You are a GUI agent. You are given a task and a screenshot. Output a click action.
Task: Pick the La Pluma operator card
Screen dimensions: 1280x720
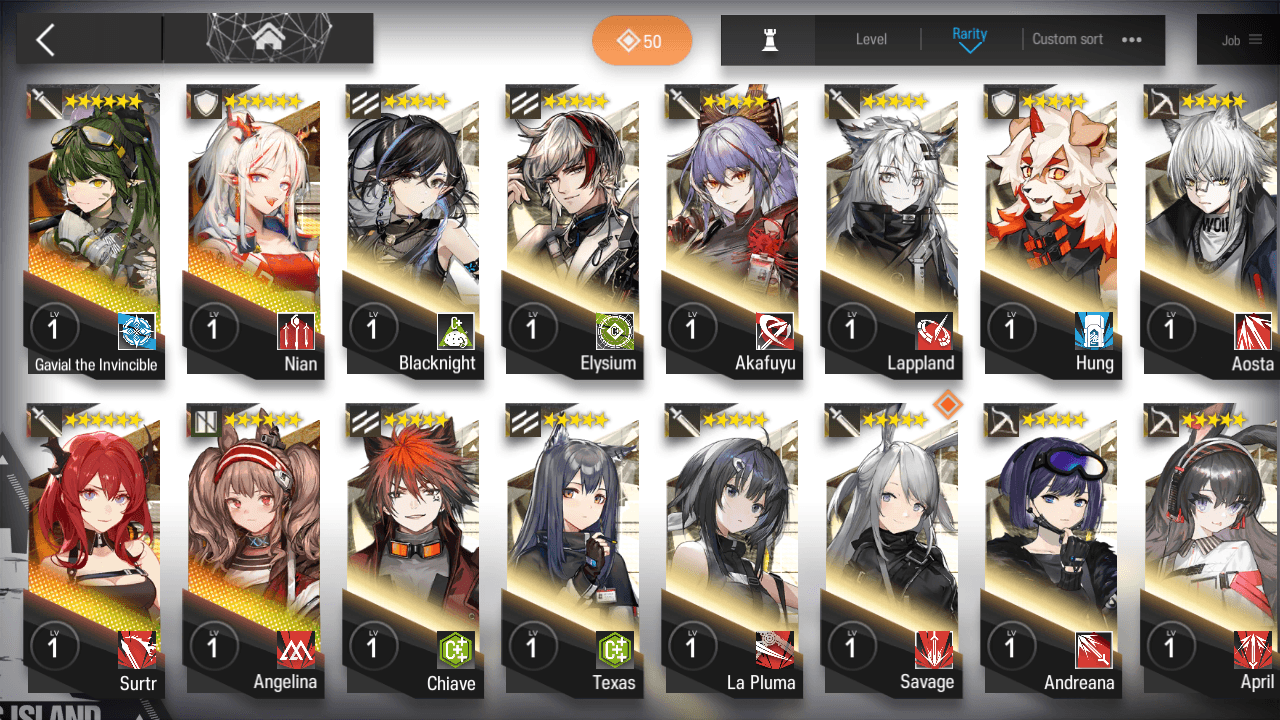[733, 550]
